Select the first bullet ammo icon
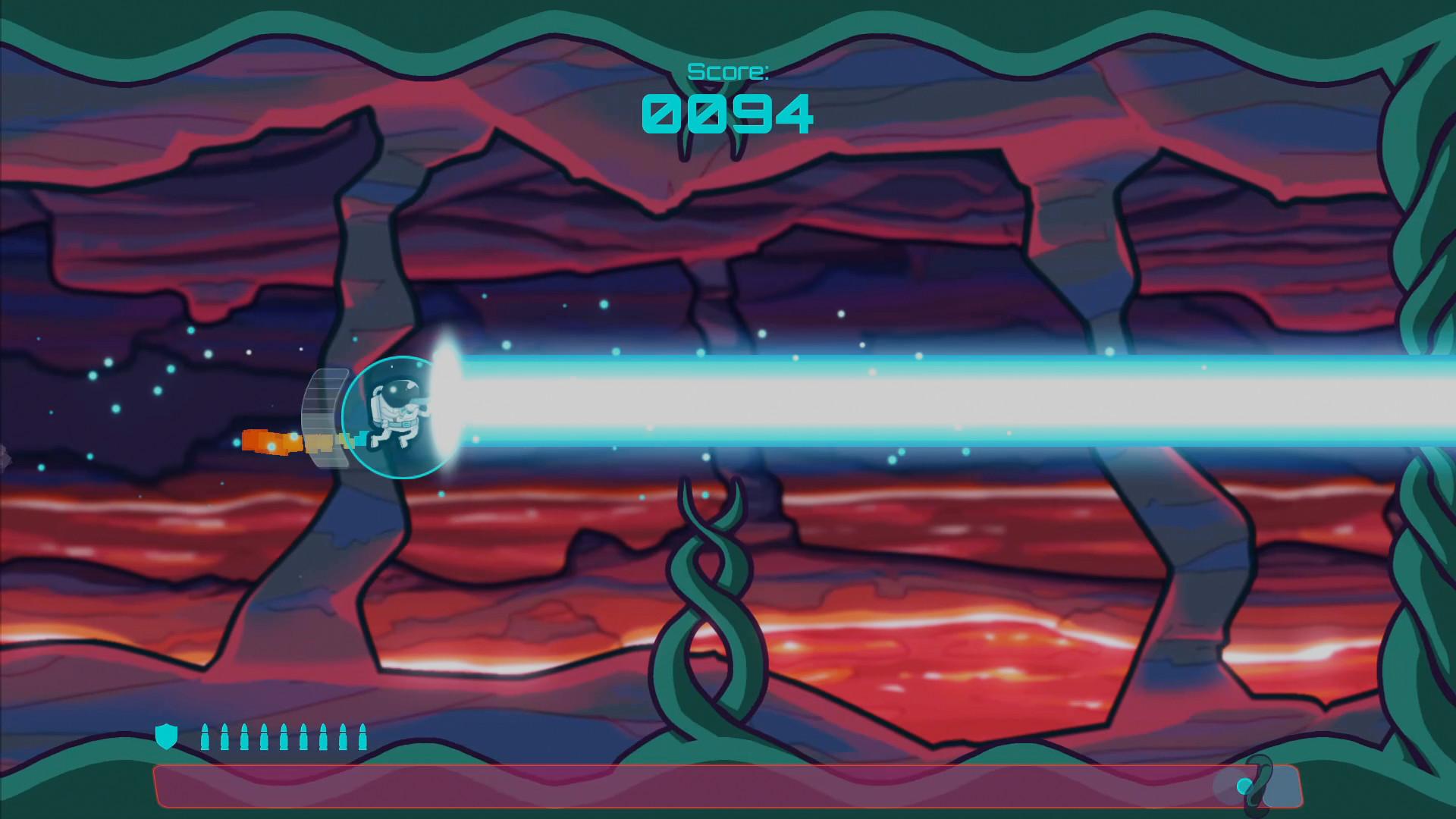 click(x=207, y=735)
